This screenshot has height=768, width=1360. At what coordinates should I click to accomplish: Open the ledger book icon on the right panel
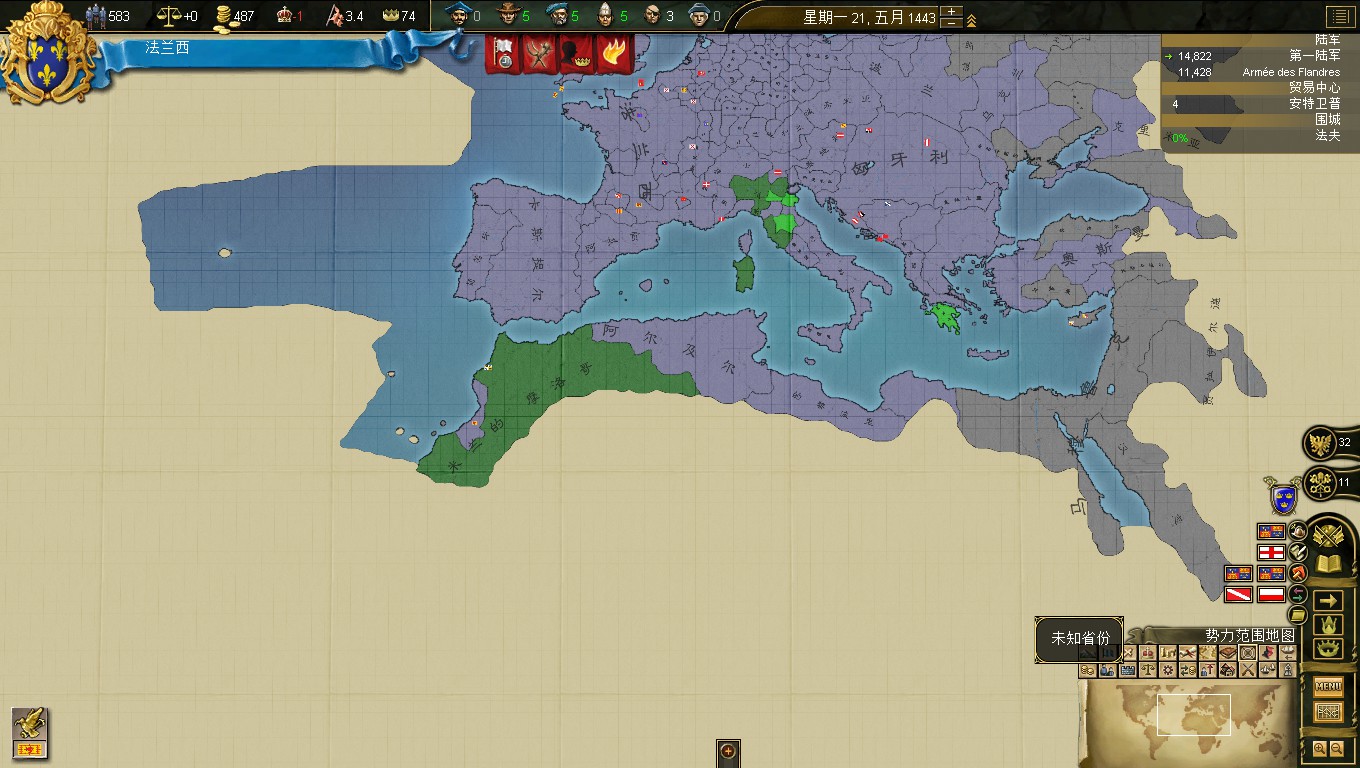pyautogui.click(x=1329, y=561)
